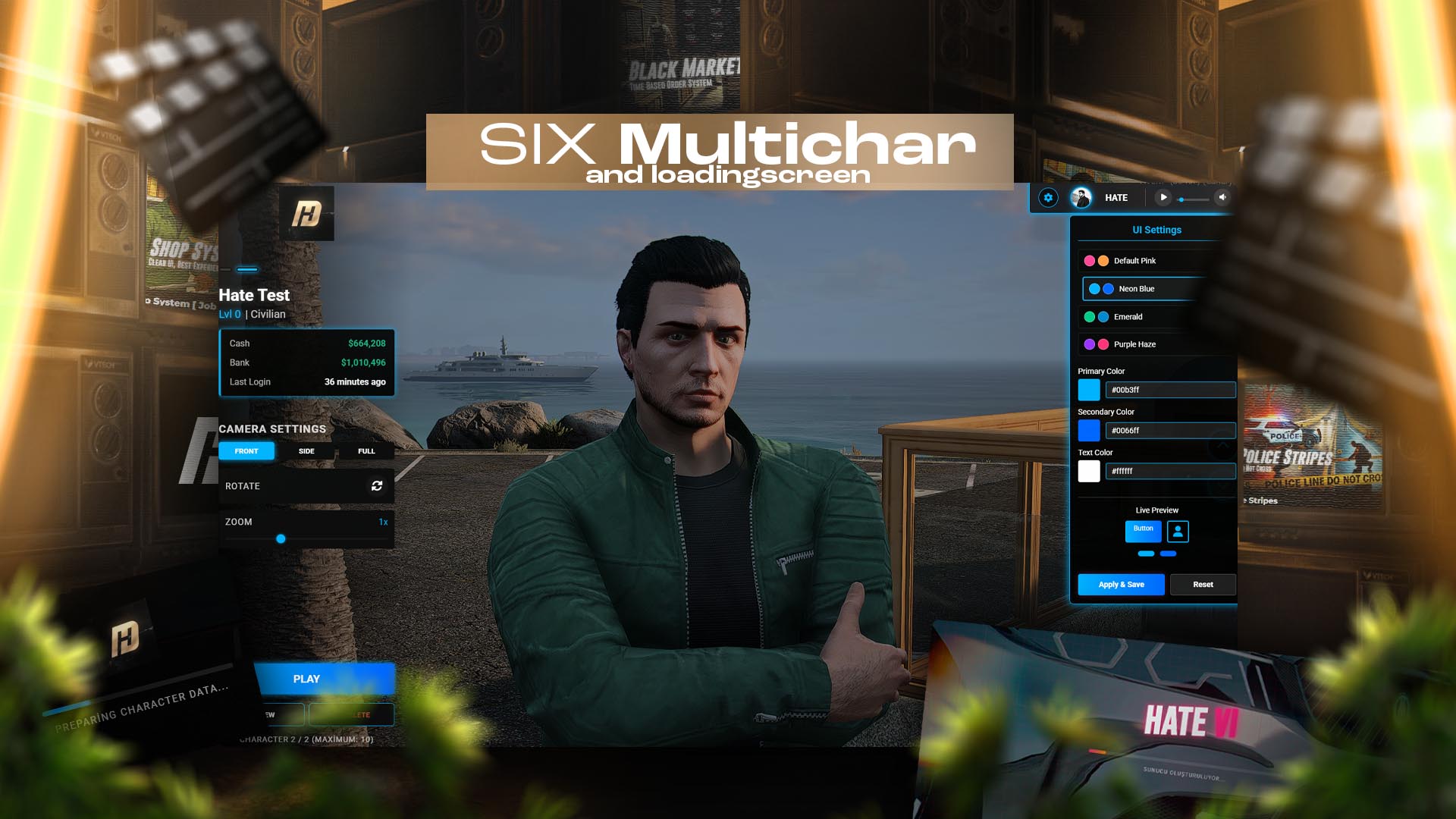Select the FRONT camera tab

[246, 450]
